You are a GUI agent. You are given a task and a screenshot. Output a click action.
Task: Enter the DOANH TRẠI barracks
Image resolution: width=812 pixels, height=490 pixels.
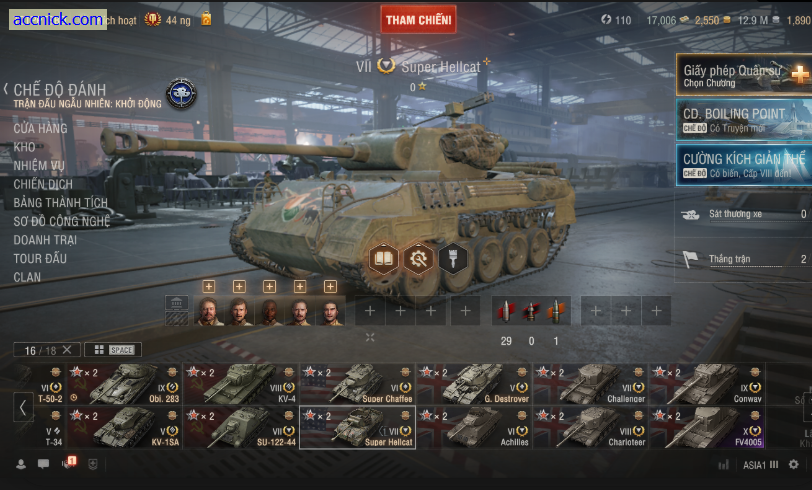pyautogui.click(x=45, y=240)
